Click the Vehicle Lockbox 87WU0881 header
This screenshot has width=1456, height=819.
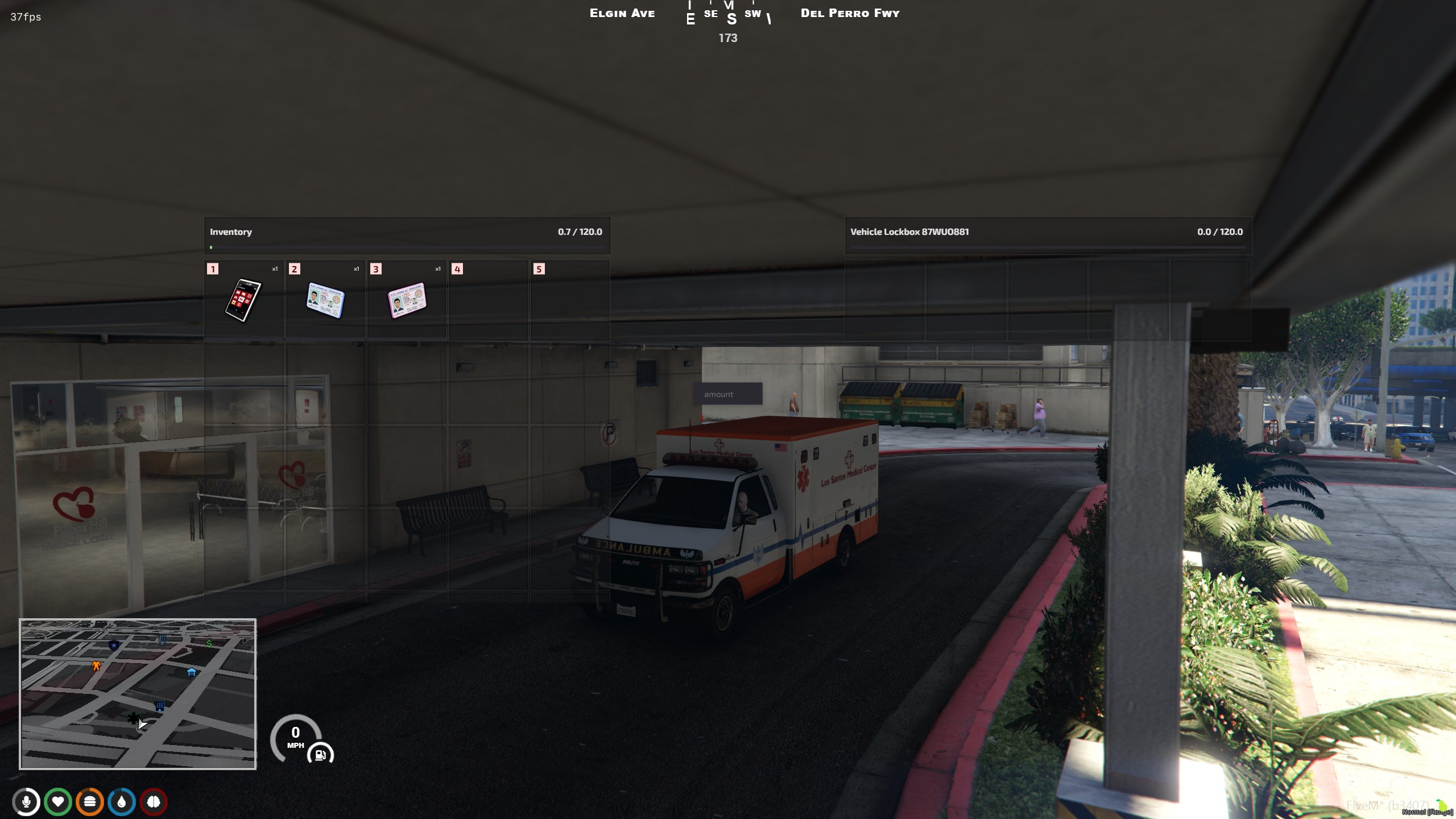(909, 232)
